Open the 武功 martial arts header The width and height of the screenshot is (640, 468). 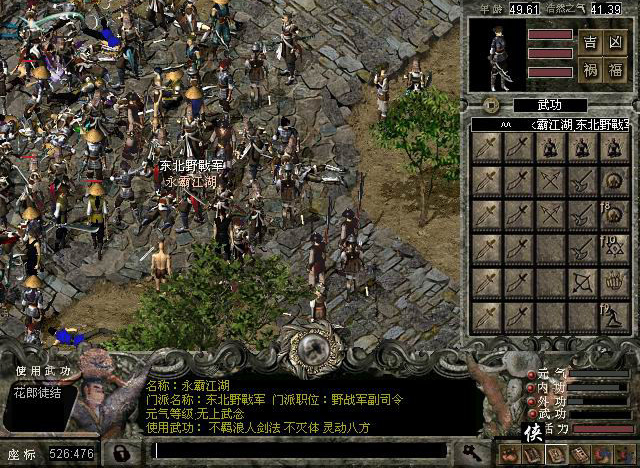coord(549,104)
